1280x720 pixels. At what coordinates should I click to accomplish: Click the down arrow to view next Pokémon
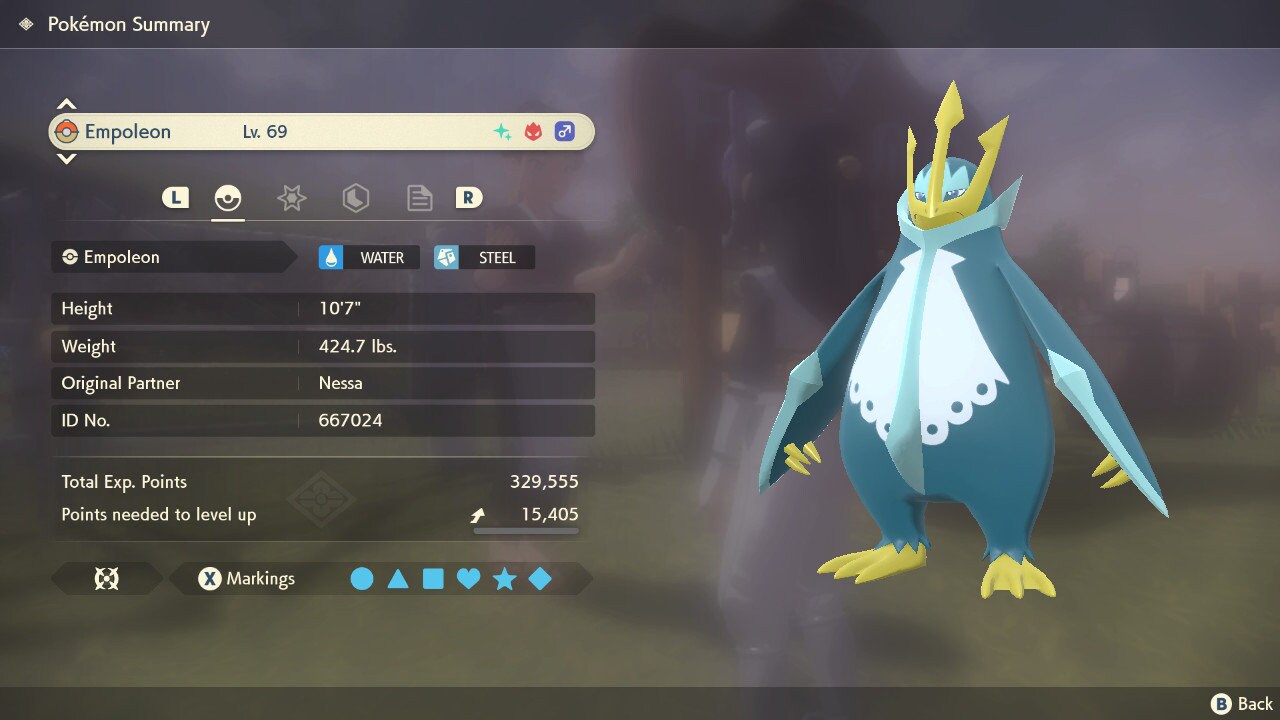coord(66,160)
